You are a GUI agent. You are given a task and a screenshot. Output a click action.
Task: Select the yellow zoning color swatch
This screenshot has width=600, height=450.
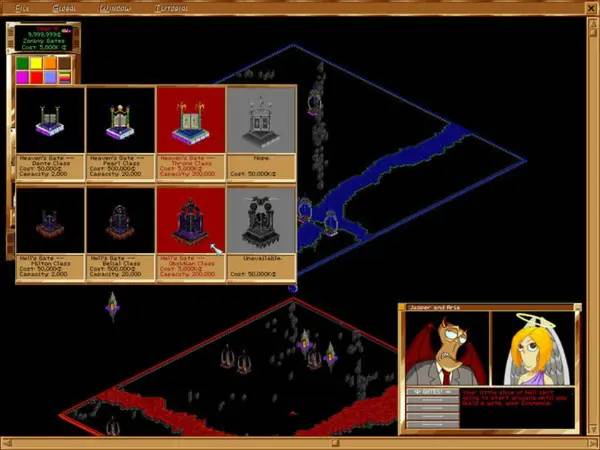(36, 63)
